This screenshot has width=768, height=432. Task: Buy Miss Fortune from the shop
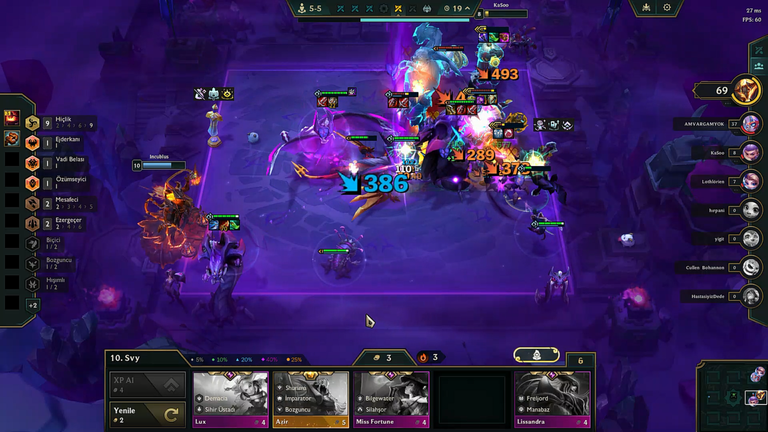point(390,399)
